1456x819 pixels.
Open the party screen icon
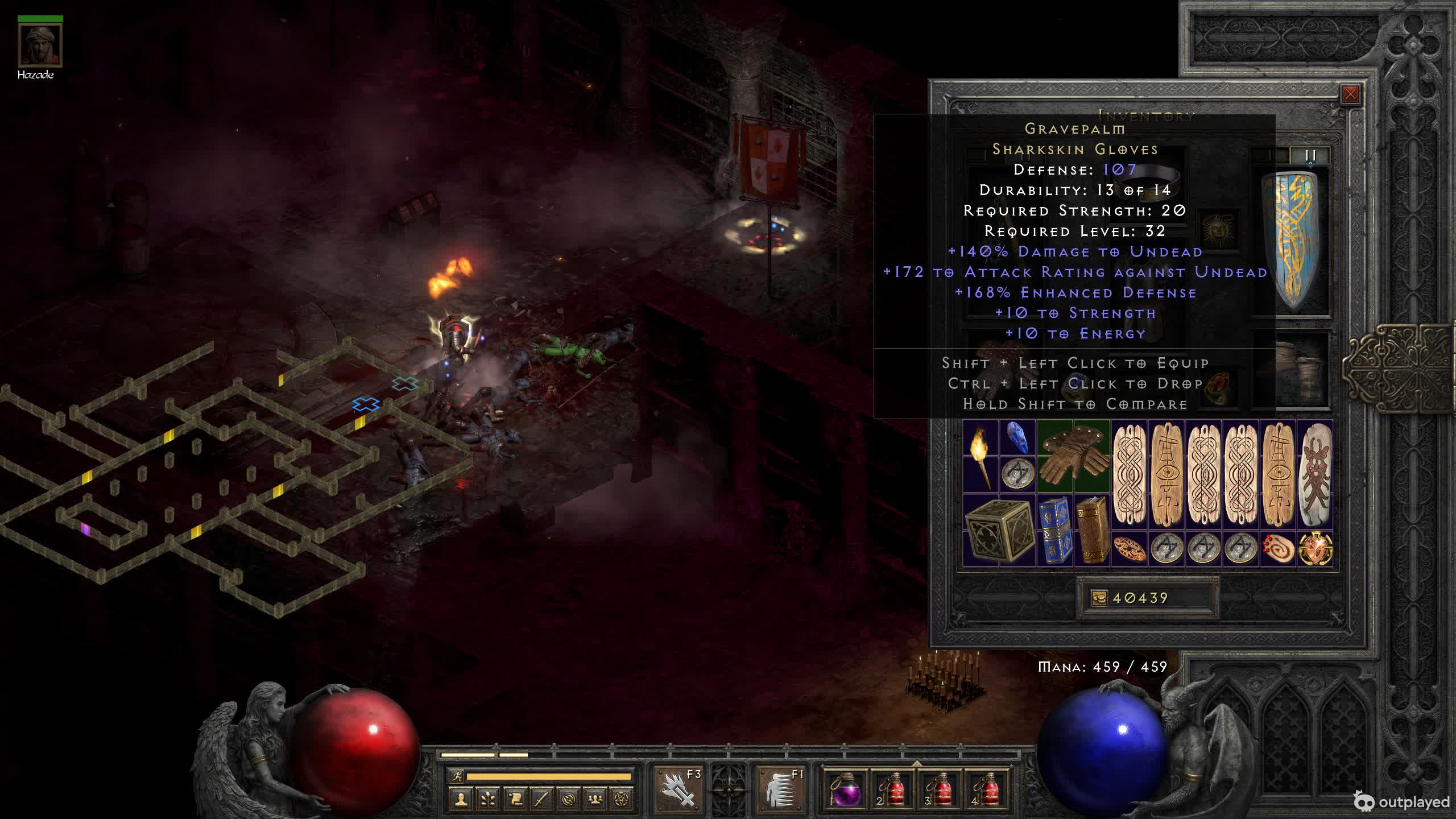coord(595,800)
